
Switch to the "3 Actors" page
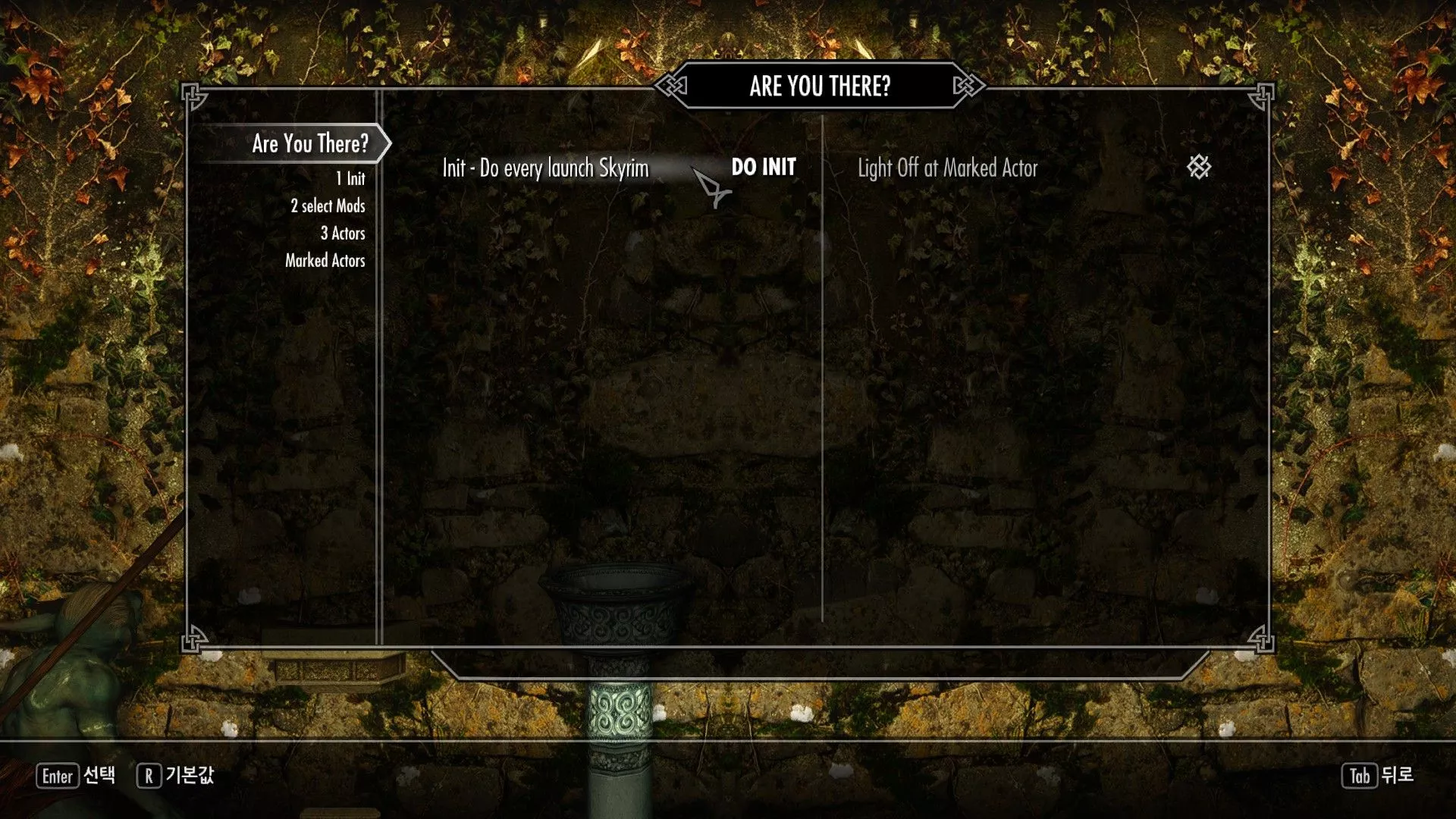coord(343,234)
